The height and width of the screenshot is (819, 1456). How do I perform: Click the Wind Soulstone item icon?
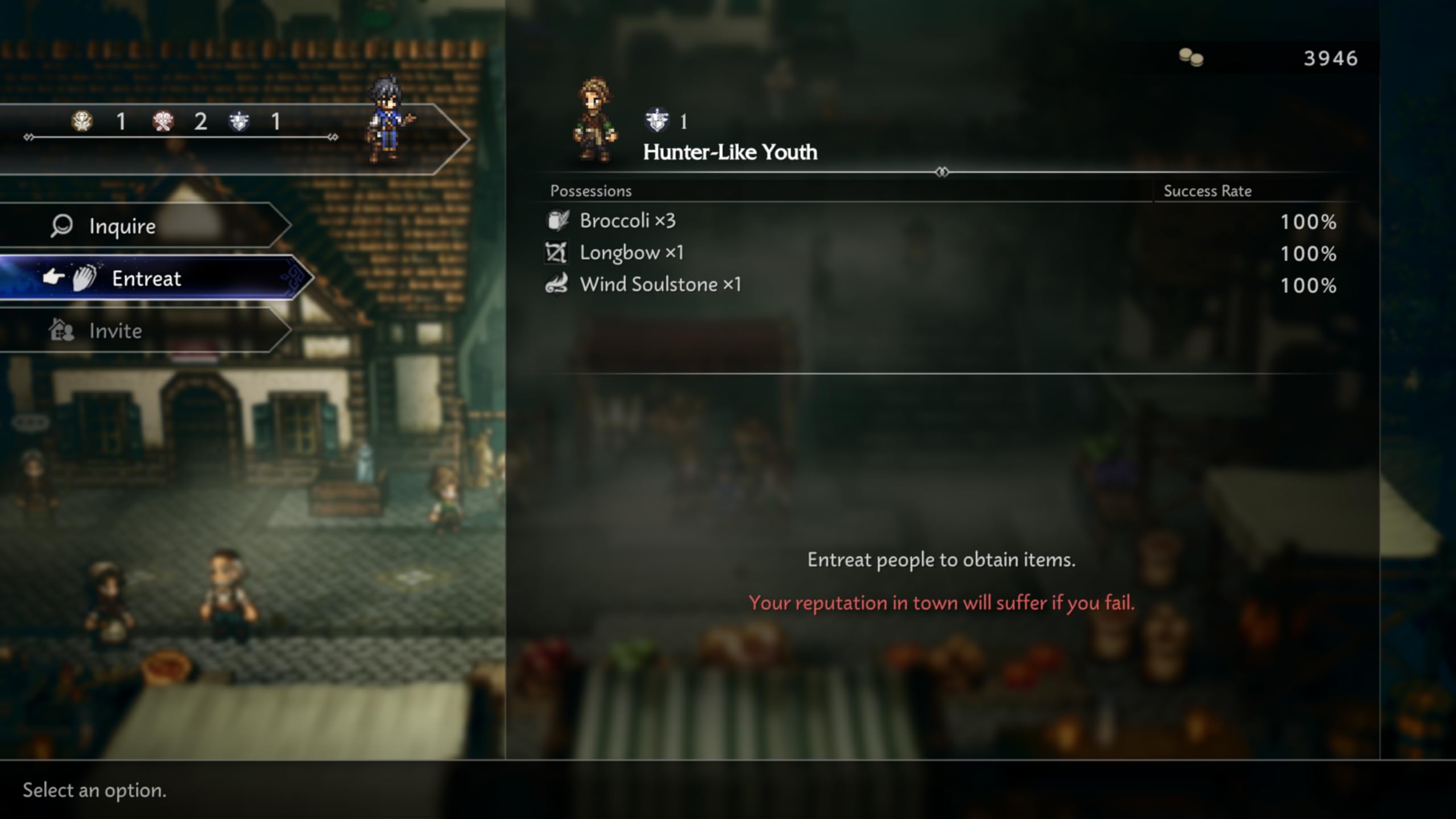[557, 284]
